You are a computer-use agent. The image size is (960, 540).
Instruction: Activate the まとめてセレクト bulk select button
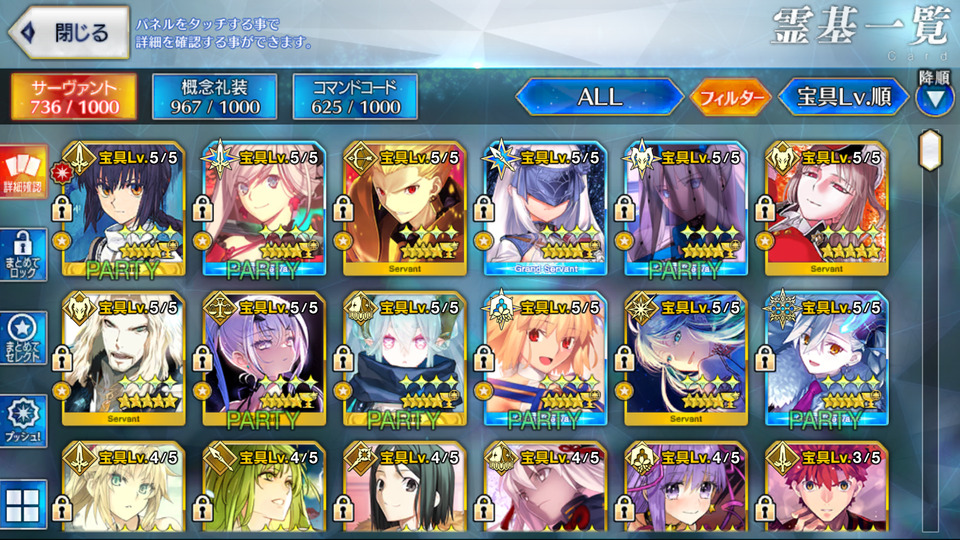[23, 338]
